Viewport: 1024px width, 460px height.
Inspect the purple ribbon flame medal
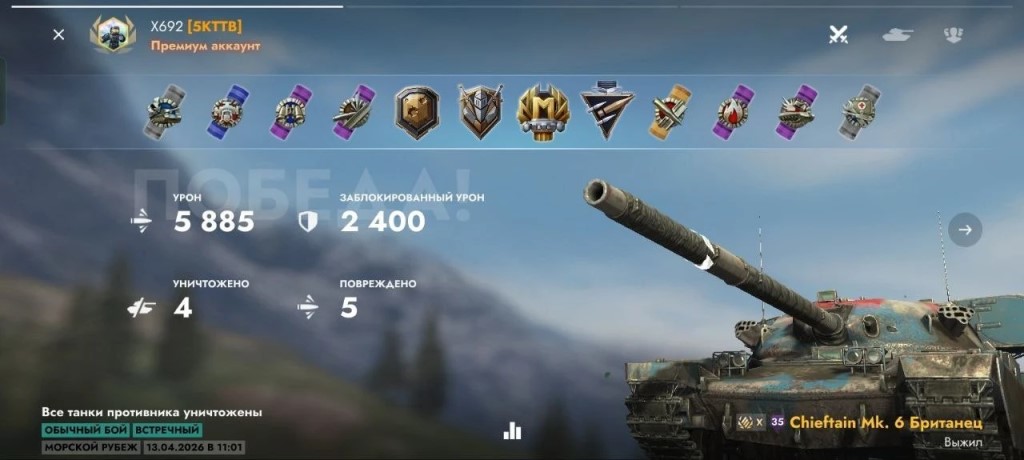point(733,111)
